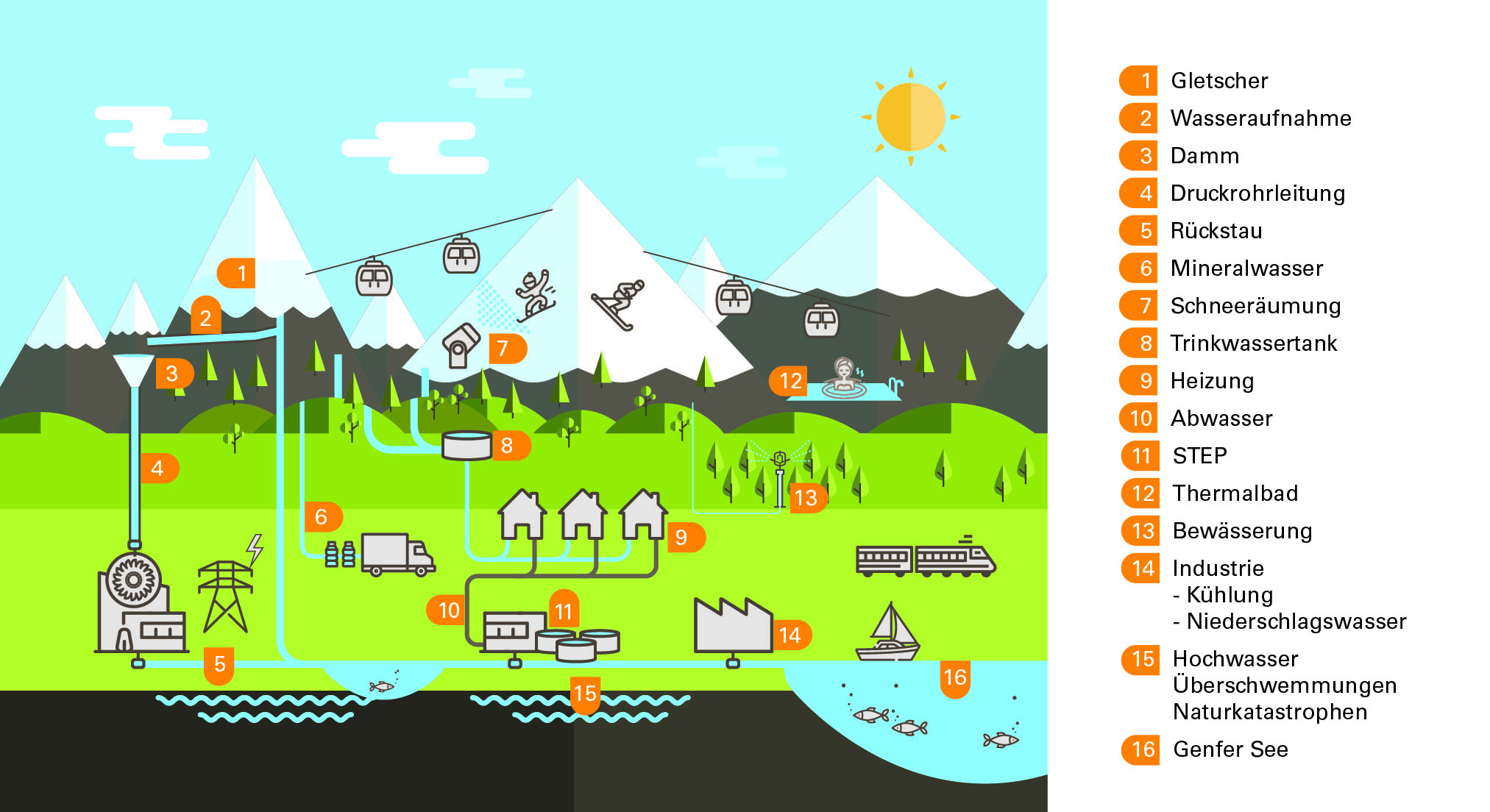The width and height of the screenshot is (1490, 812).
Task: Click the Genfer See legend entry
Action: pos(1230,749)
